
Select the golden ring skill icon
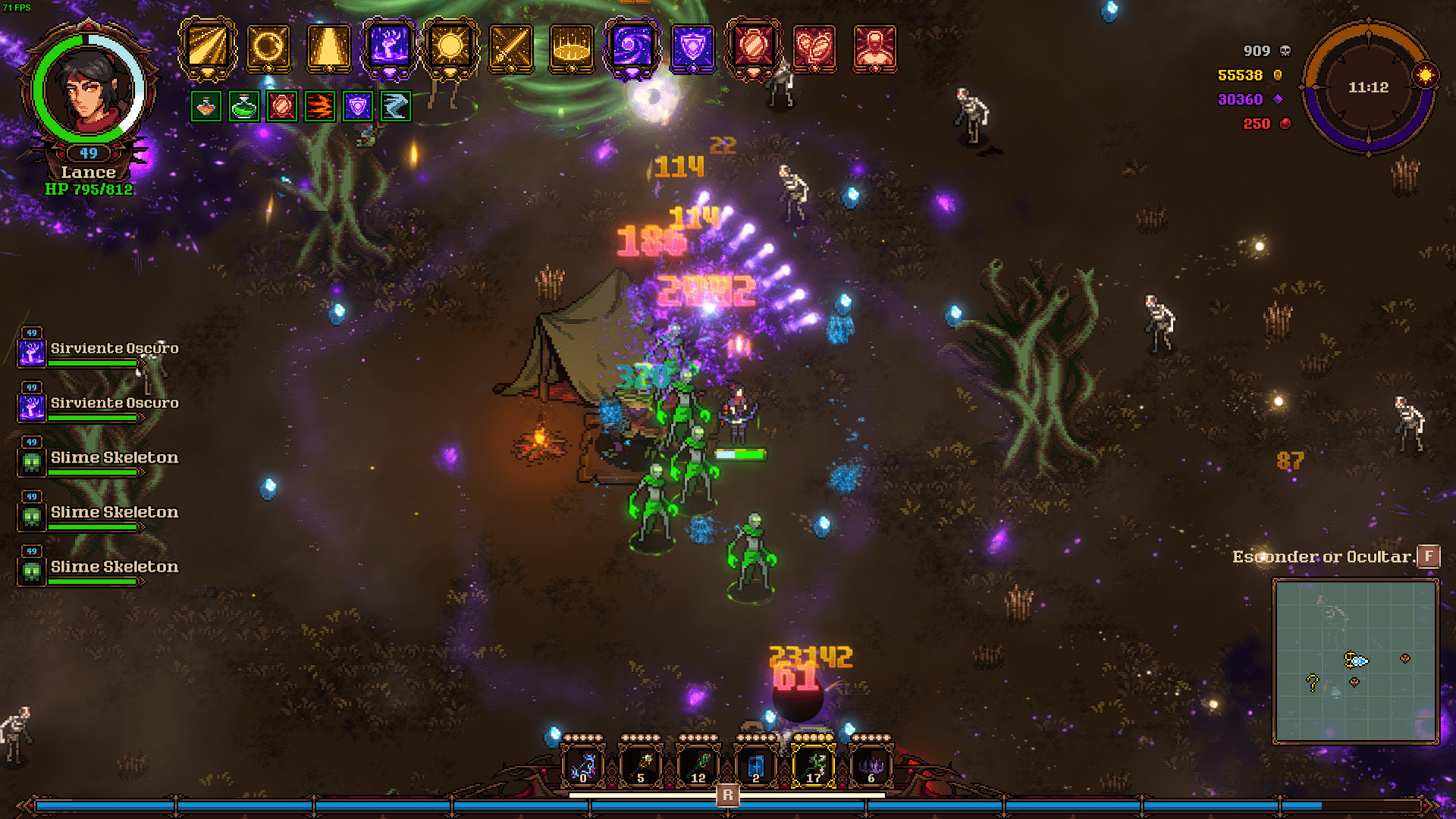point(268,47)
